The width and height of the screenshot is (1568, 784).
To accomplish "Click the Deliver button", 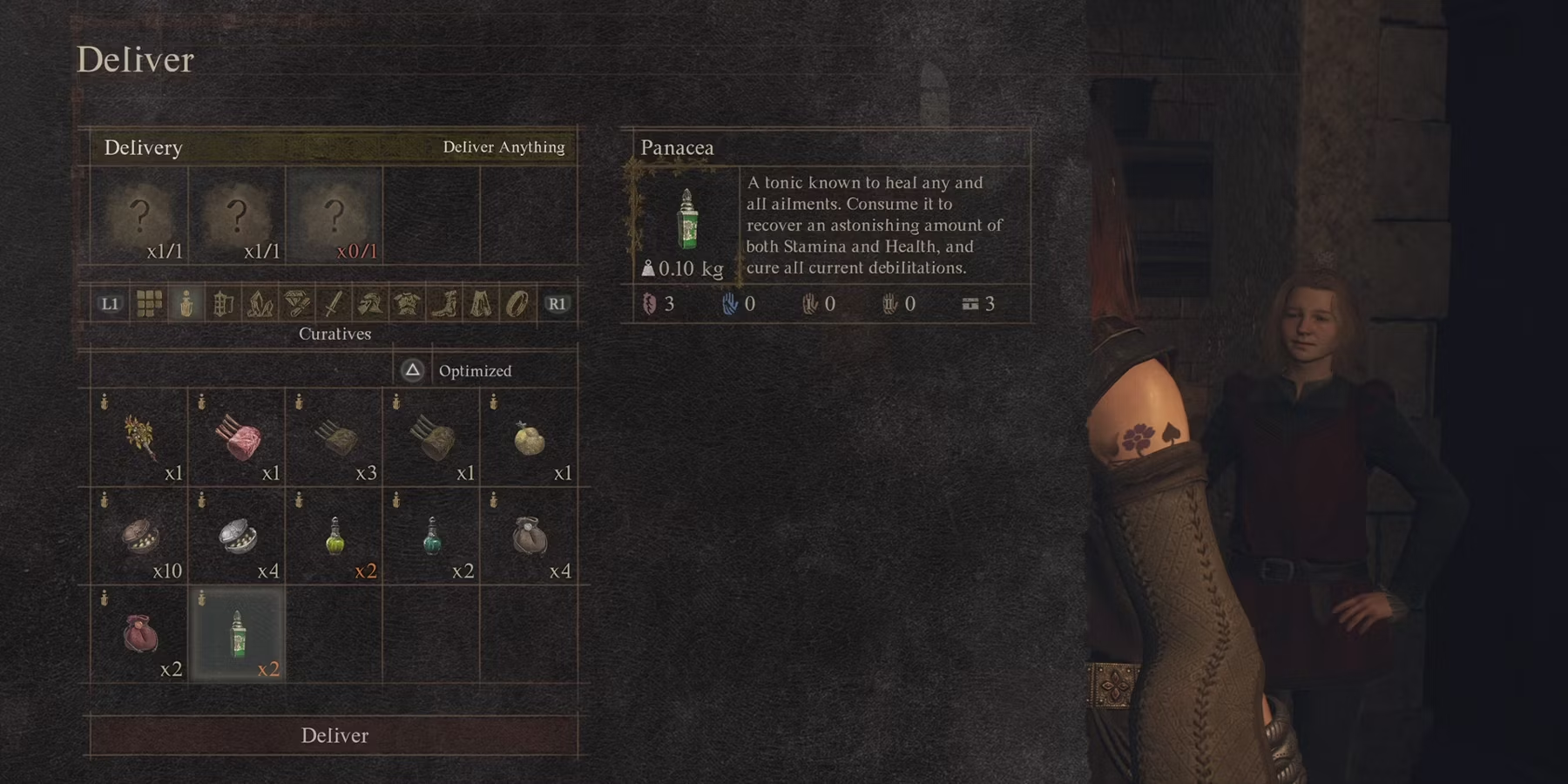I will [x=335, y=735].
